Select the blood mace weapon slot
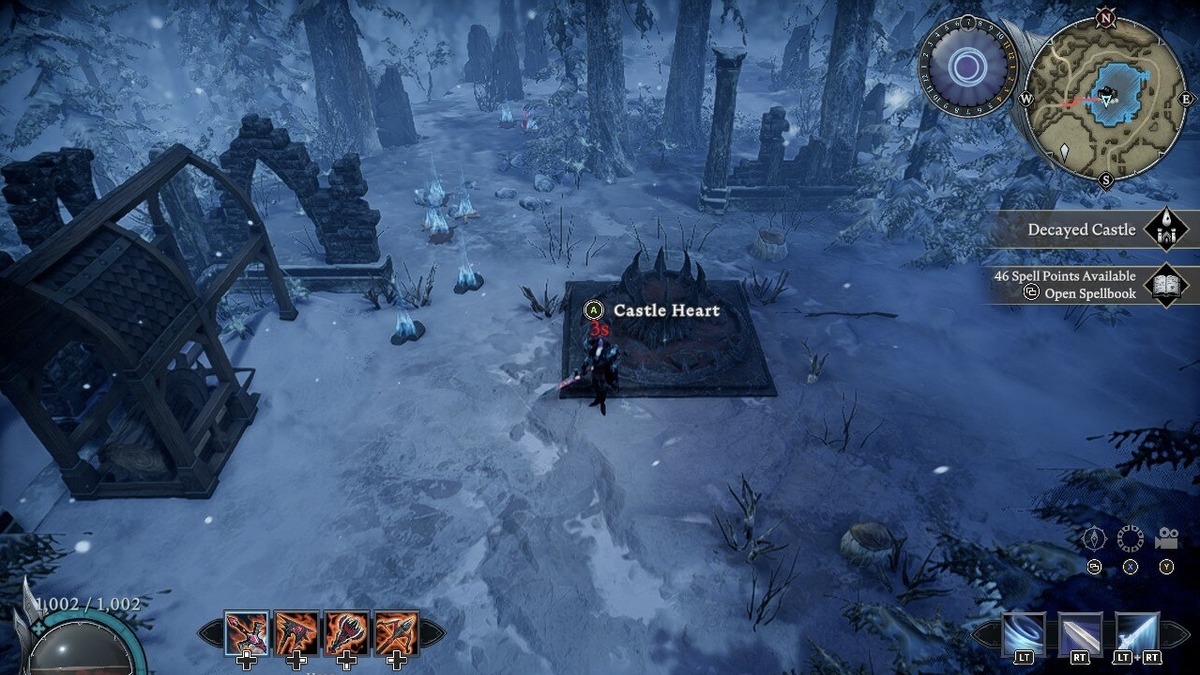Screen dimensions: 1200x675 coord(346,632)
